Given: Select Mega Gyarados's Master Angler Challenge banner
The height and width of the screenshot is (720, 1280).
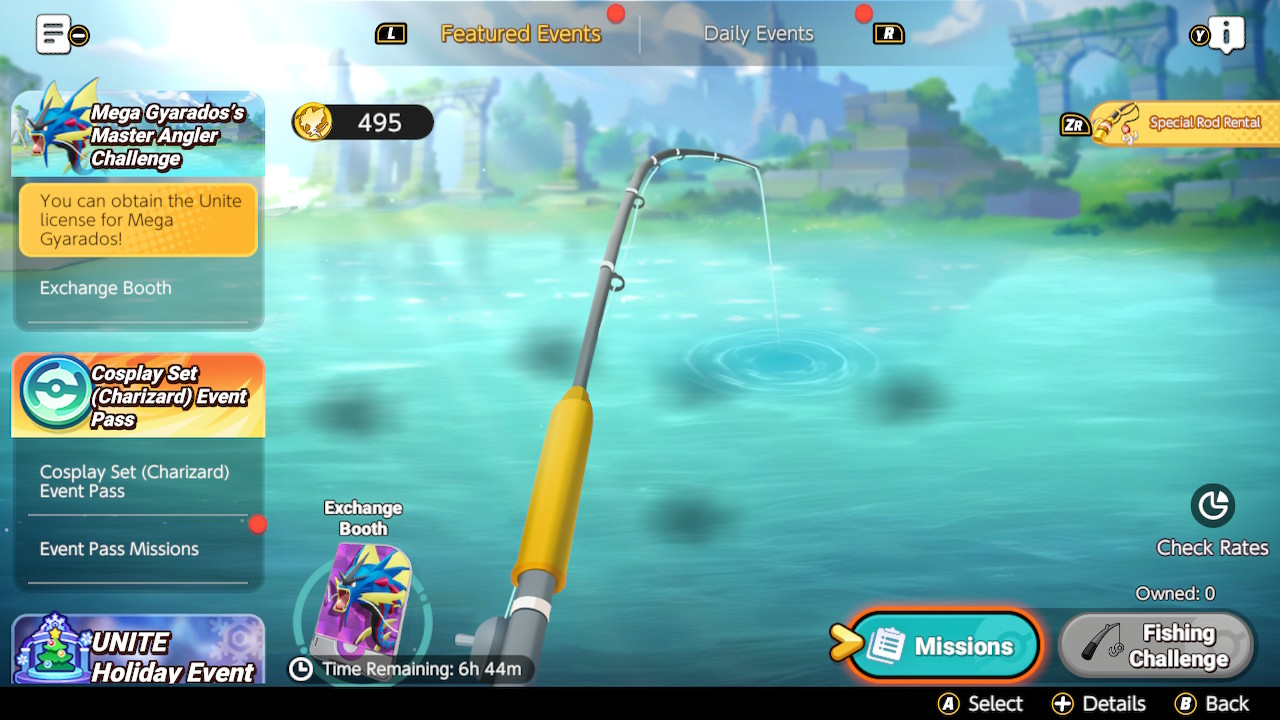Looking at the screenshot, I should point(138,135).
